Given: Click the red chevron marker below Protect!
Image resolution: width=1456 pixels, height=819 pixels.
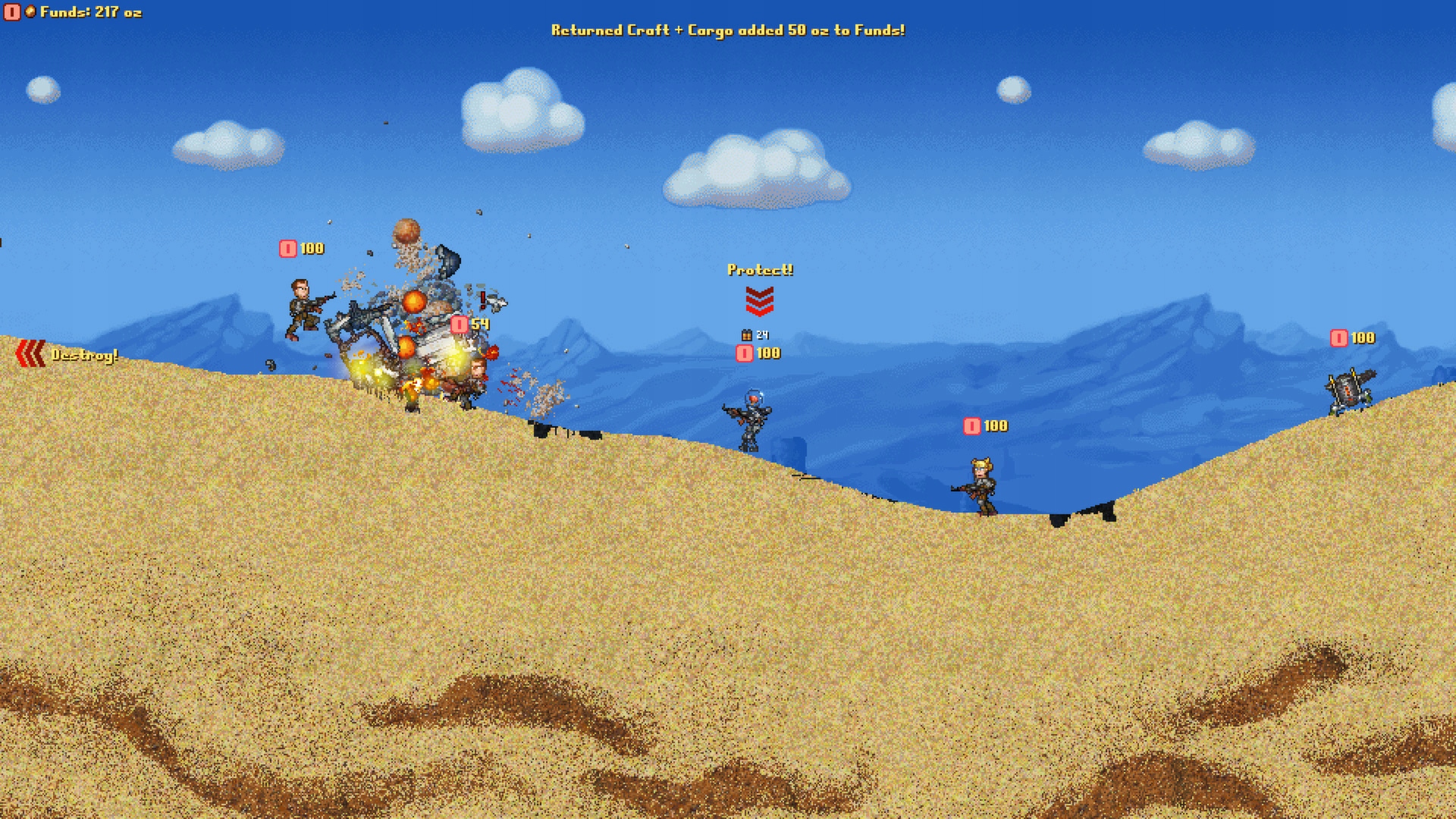Looking at the screenshot, I should point(761,302).
